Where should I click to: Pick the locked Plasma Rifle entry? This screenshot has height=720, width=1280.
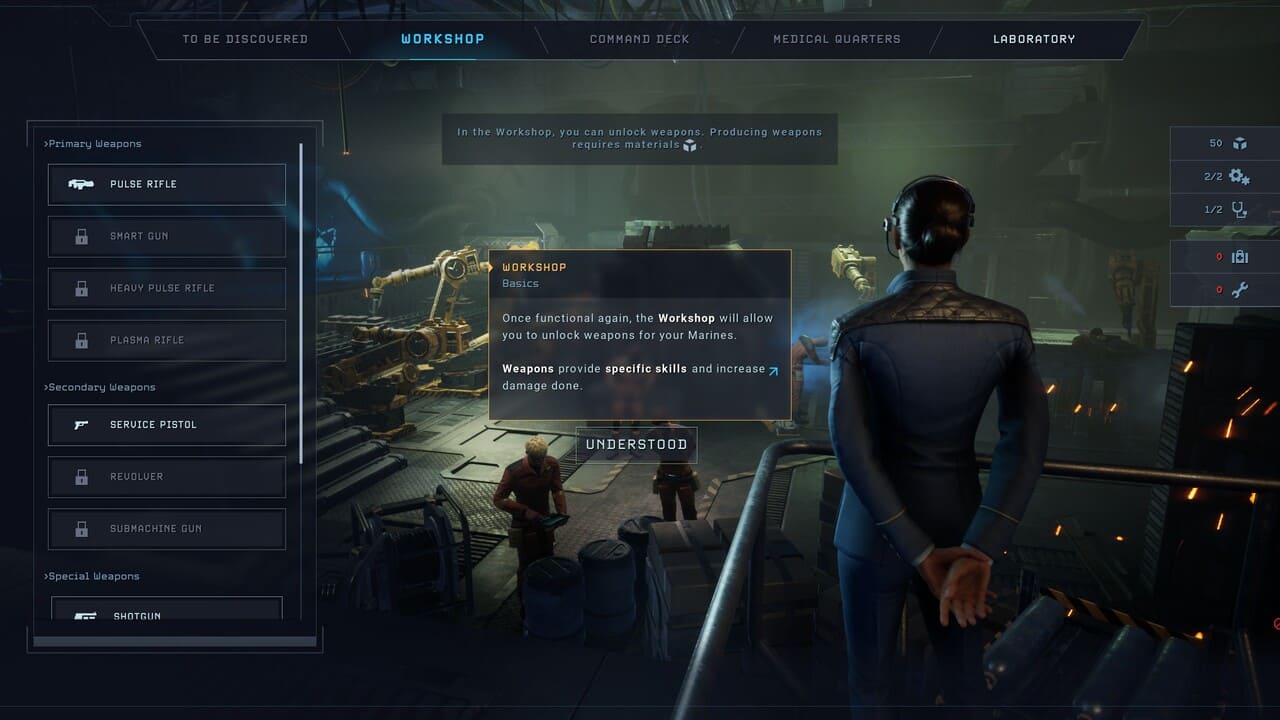pyautogui.click(x=167, y=341)
